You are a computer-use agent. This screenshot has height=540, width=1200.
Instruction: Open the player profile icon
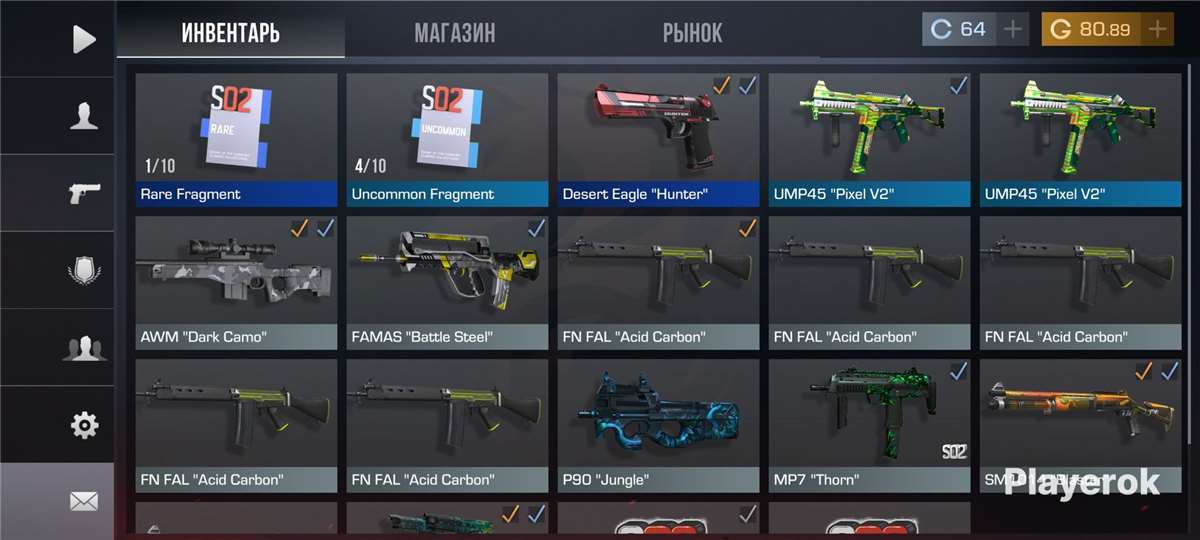[84, 116]
